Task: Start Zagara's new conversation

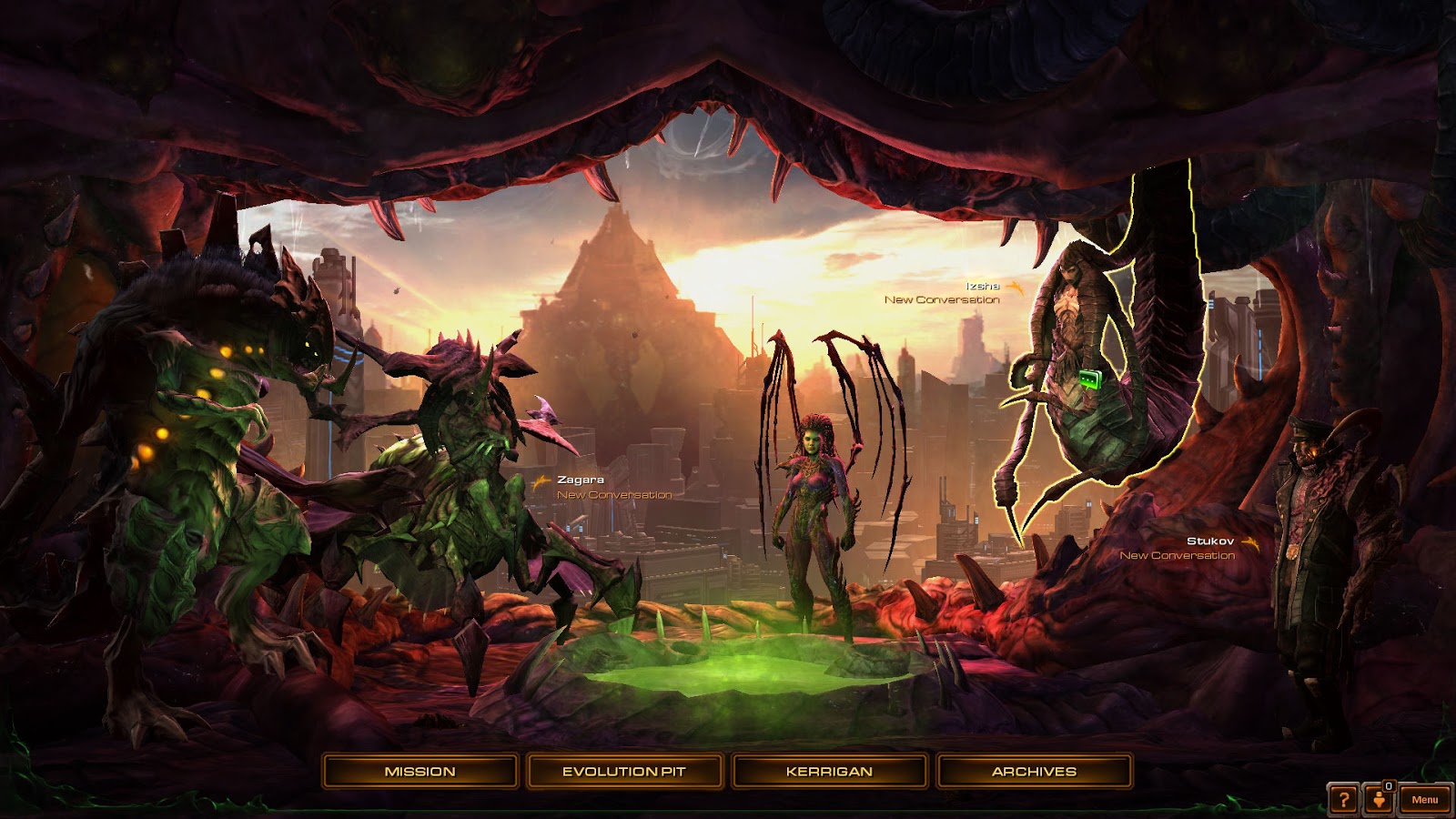Action: coord(614,495)
